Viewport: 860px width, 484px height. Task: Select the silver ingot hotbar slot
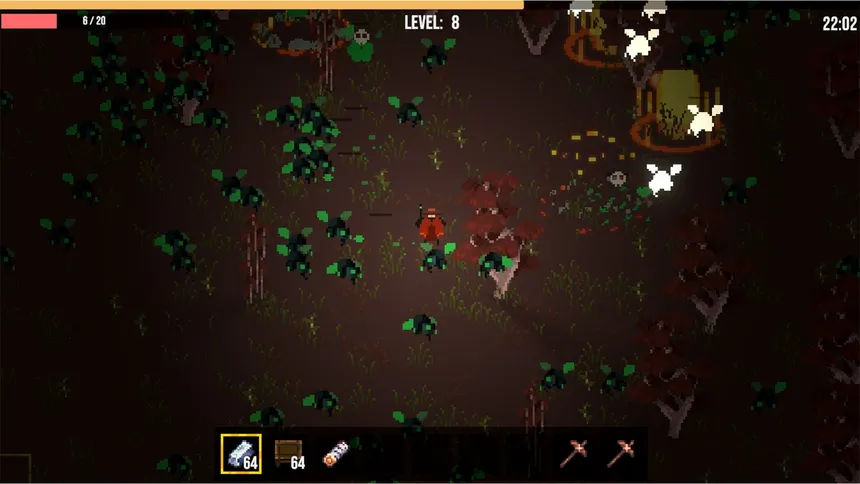pyautogui.click(x=241, y=454)
